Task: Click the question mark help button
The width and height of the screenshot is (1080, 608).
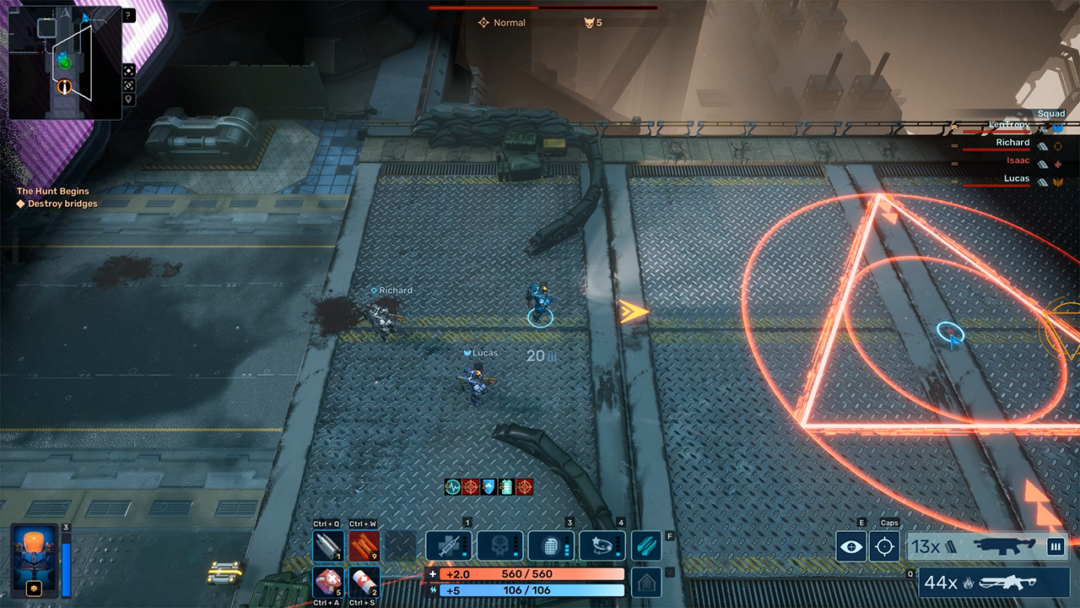Action: pos(128,16)
